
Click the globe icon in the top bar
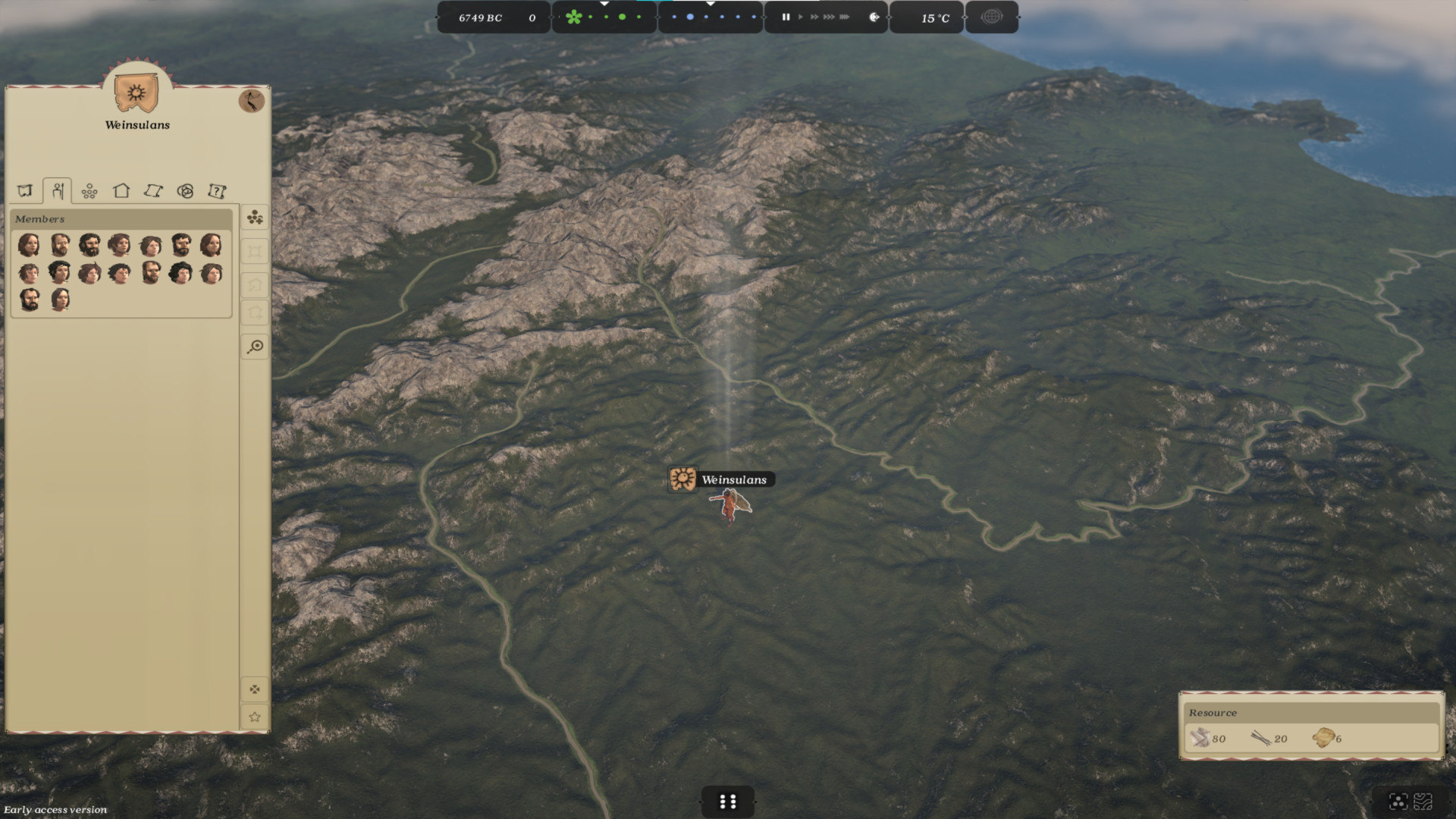click(991, 17)
